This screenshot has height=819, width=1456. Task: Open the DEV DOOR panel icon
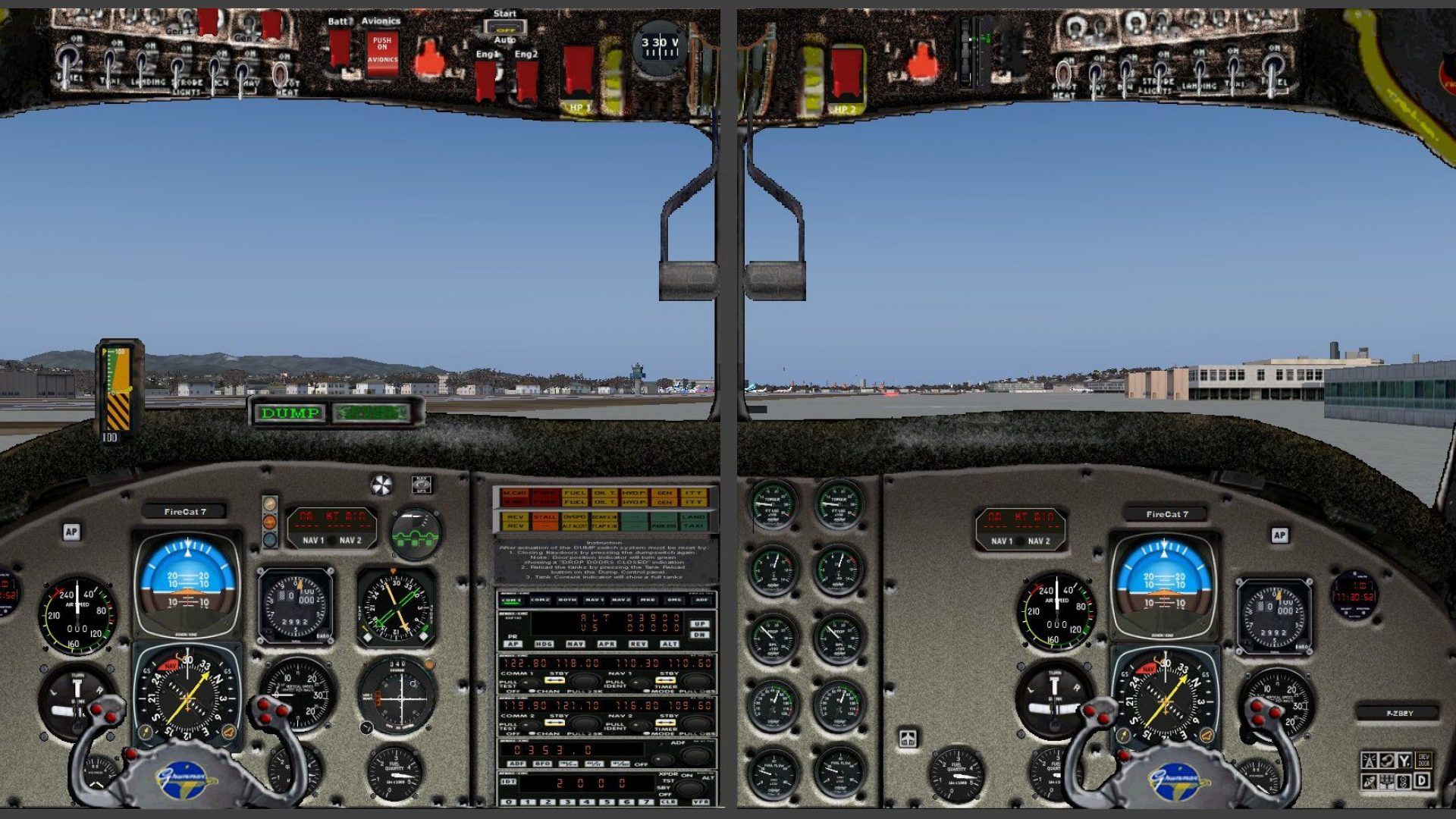point(1423,760)
